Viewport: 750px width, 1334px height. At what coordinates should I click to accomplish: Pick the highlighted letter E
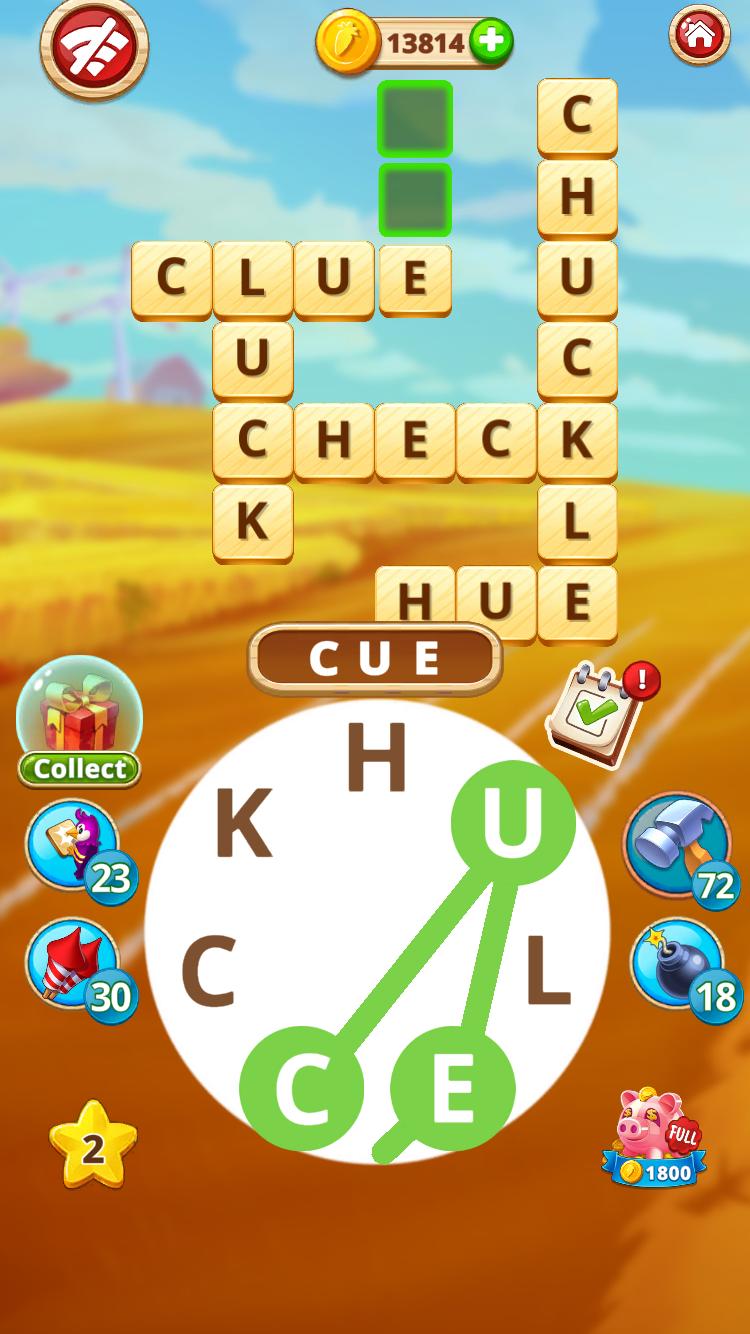click(452, 1087)
